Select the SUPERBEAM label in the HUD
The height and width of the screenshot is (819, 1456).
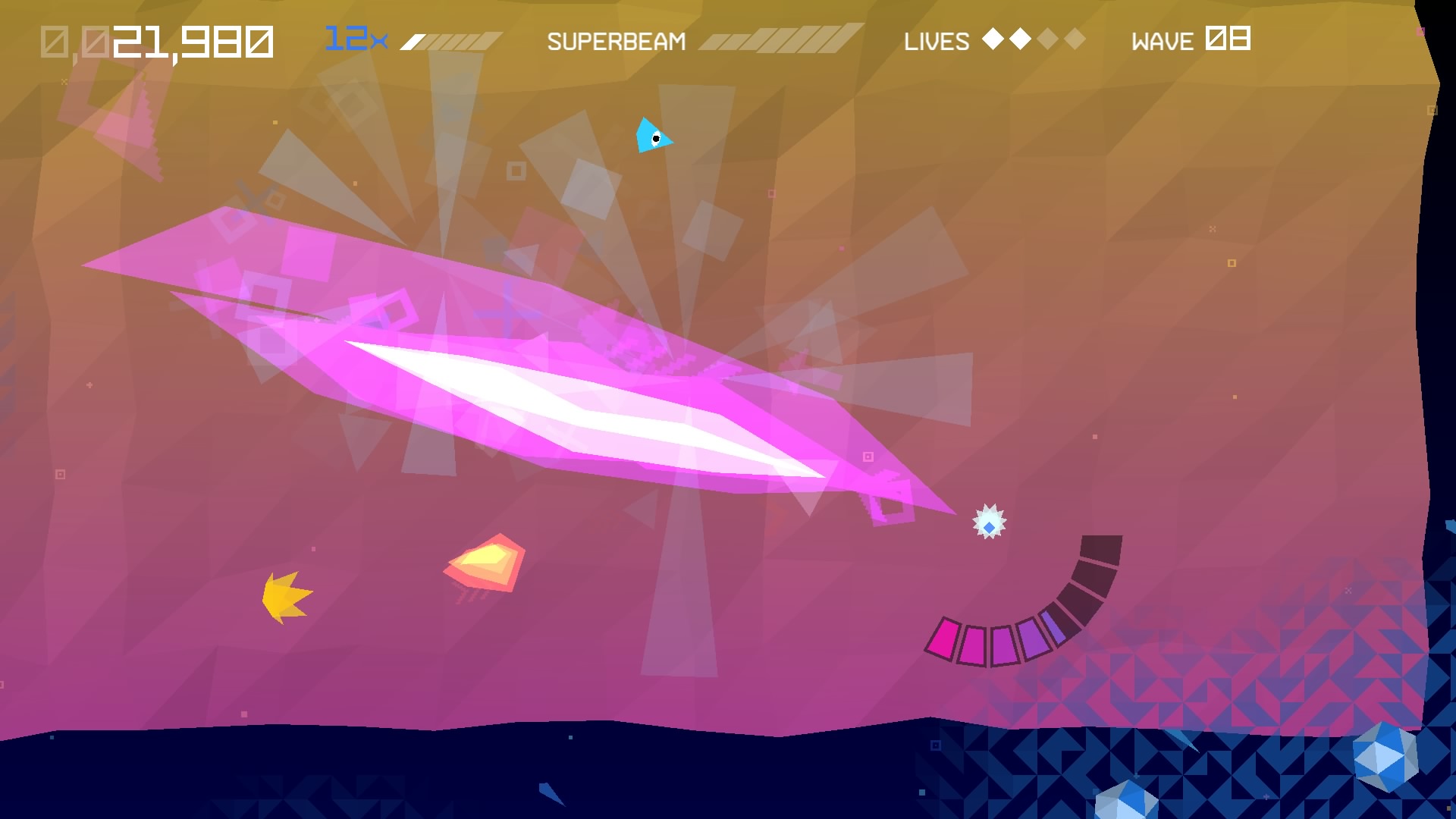618,41
